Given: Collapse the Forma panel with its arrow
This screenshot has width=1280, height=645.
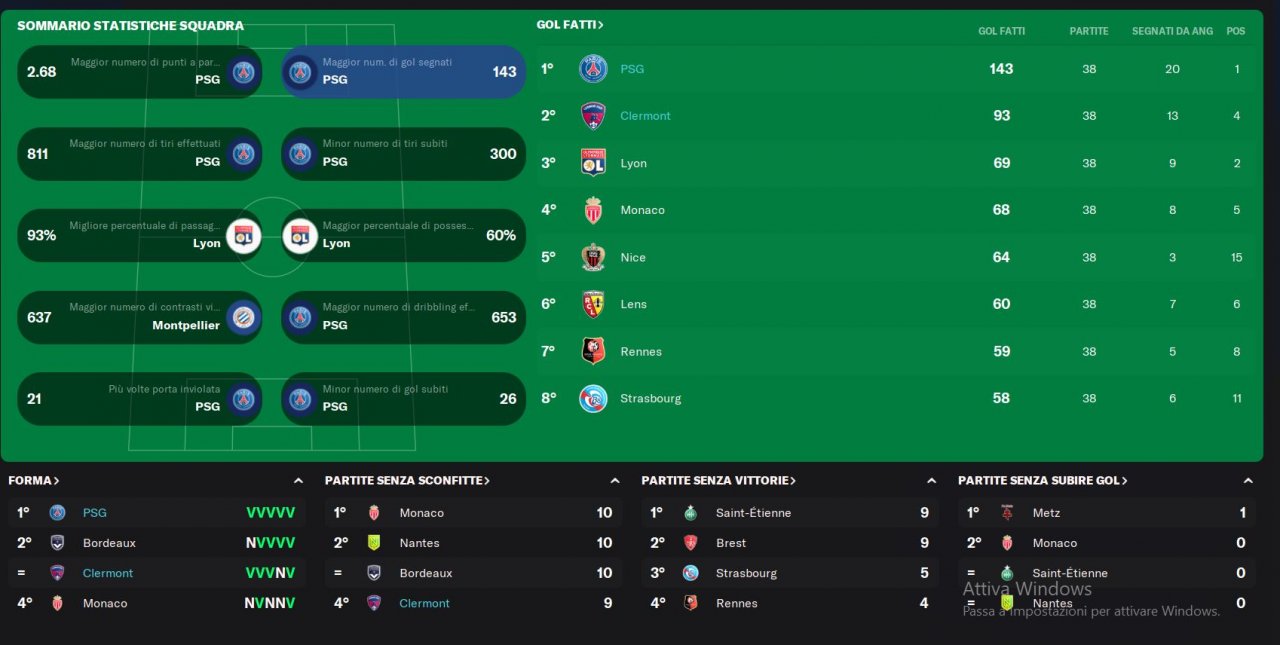Looking at the screenshot, I should [x=298, y=481].
